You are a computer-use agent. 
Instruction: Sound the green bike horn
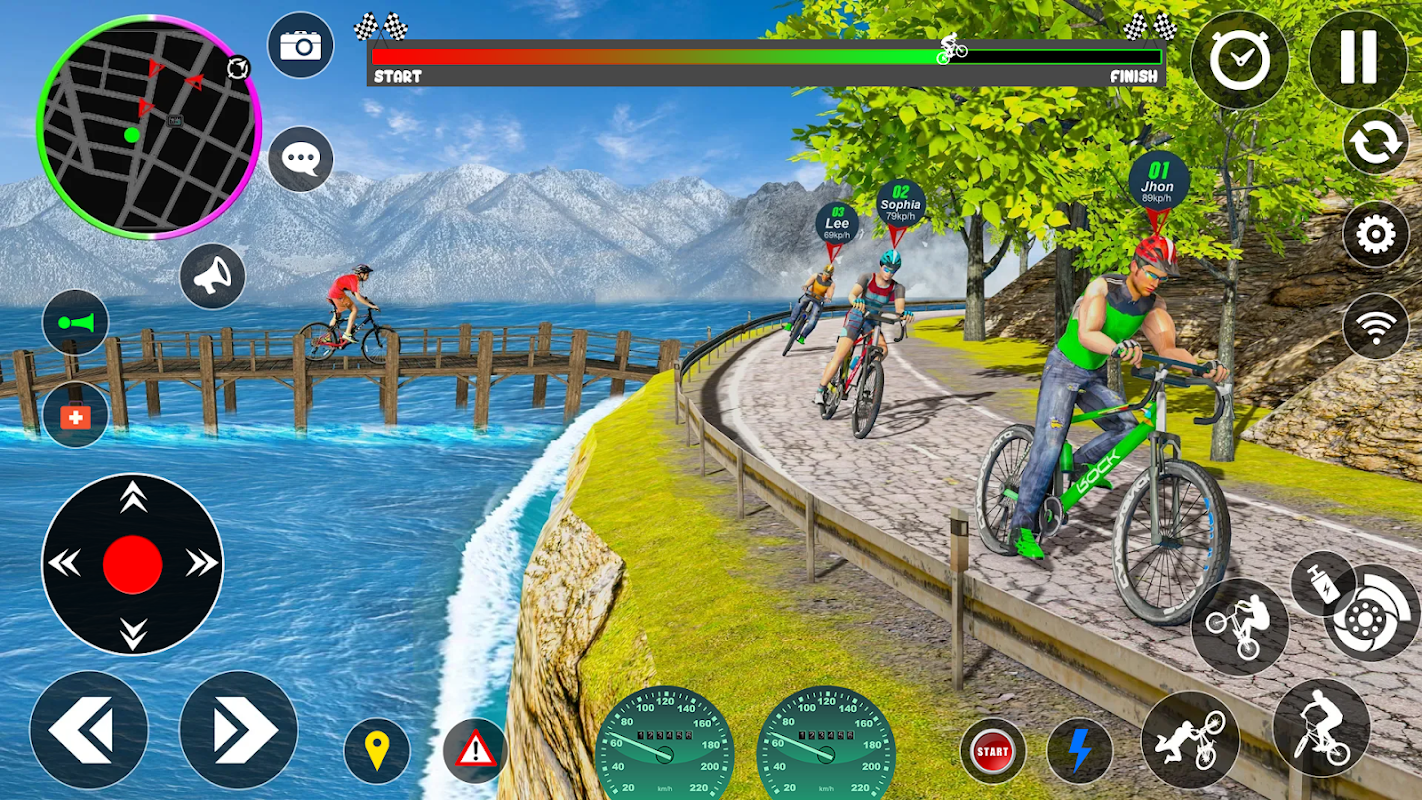(75, 323)
